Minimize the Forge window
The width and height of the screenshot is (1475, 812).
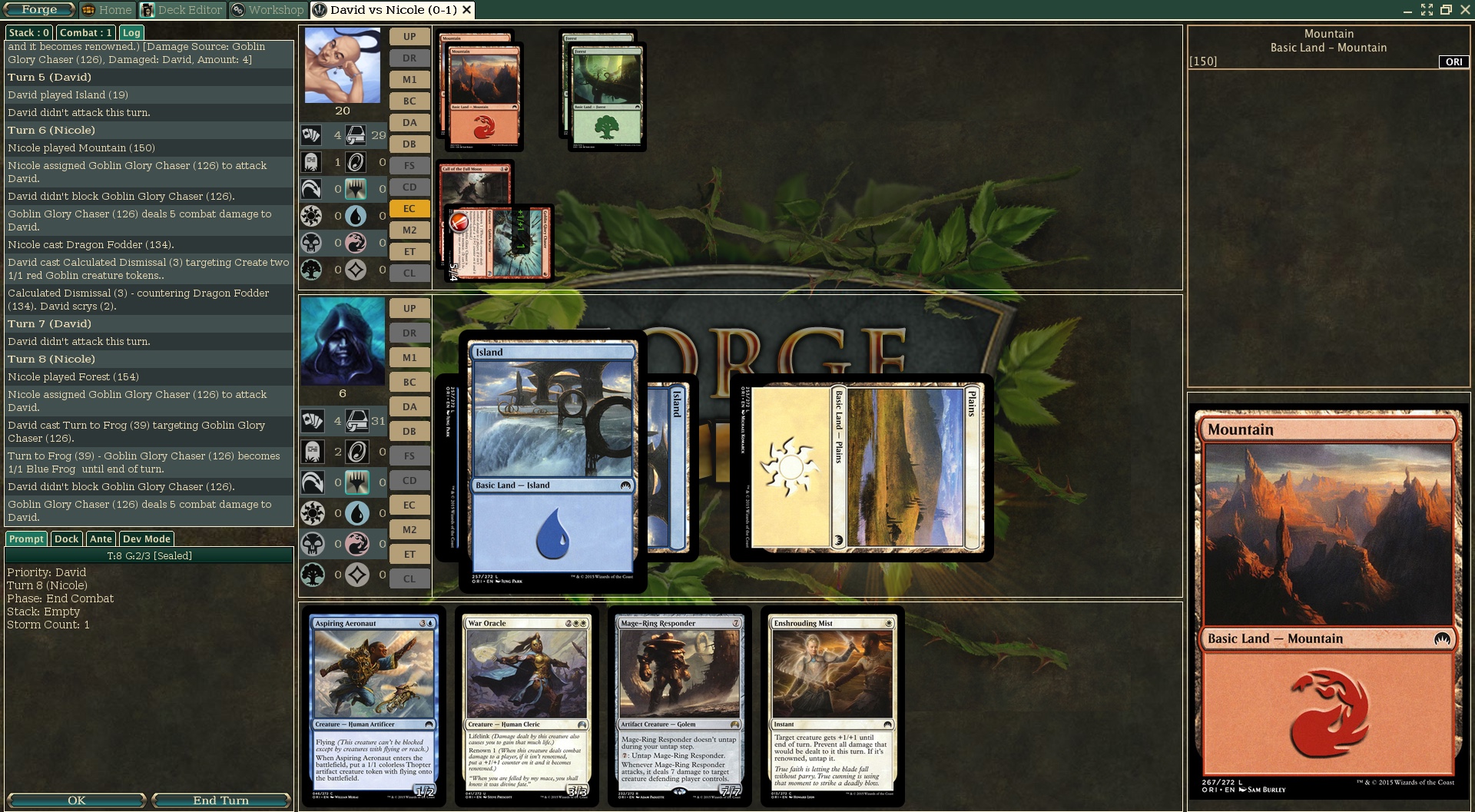coord(1407,10)
